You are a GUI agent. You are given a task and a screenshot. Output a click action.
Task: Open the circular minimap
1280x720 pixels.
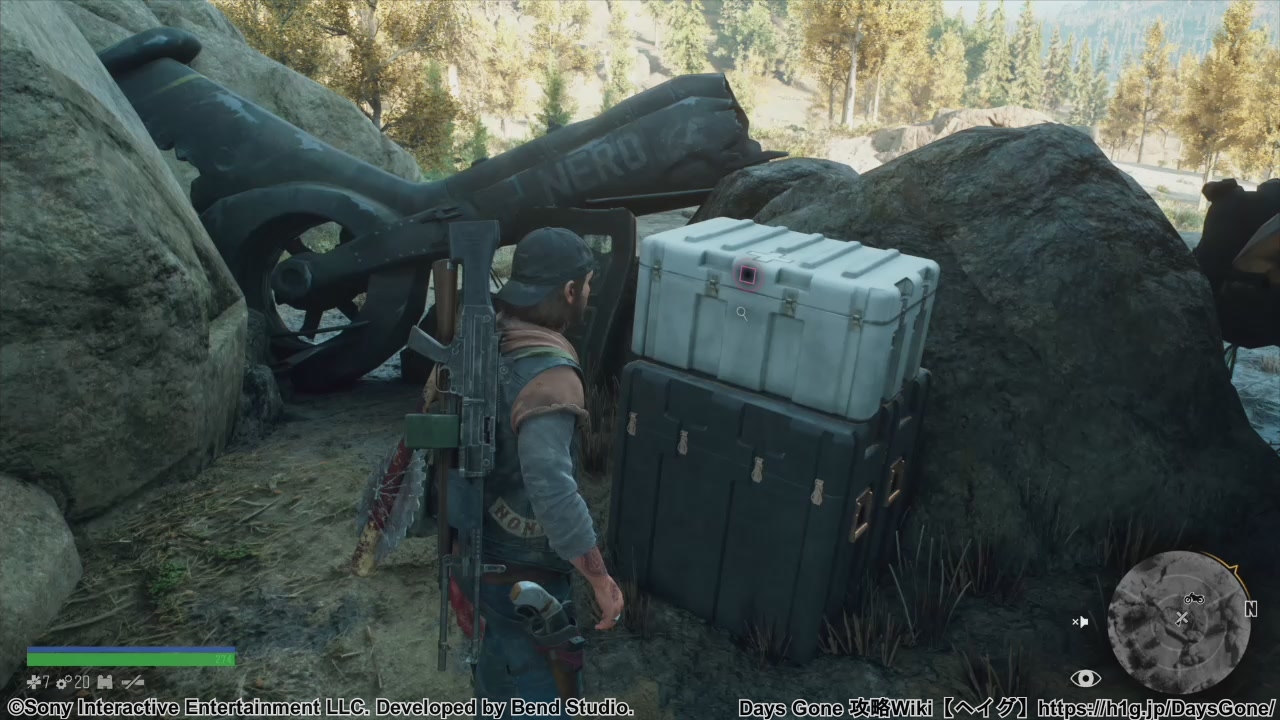click(1179, 622)
